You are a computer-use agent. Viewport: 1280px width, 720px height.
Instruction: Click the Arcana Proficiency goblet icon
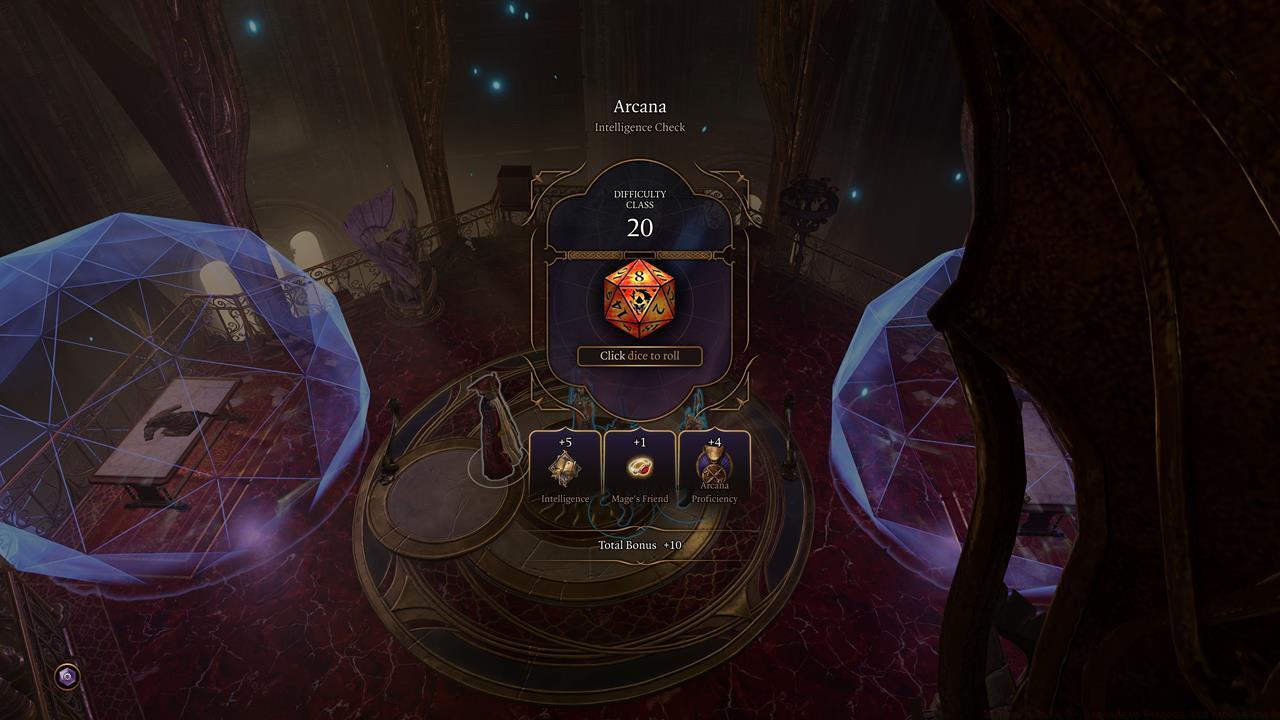pyautogui.click(x=712, y=463)
